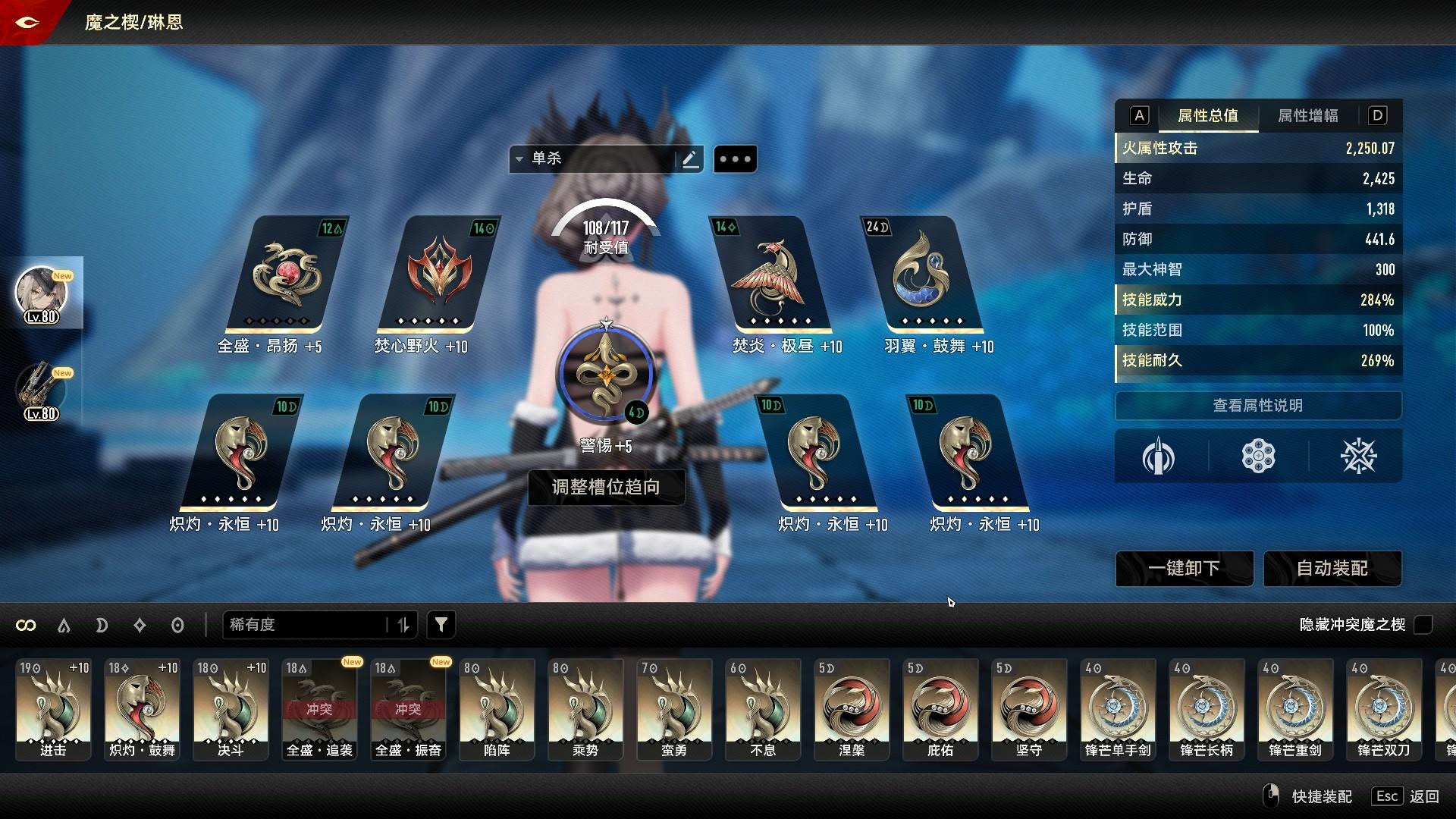This screenshot has width=1456, height=819.
Task: Pick the 涅槃 wedge from inventory
Action: pyautogui.click(x=852, y=709)
